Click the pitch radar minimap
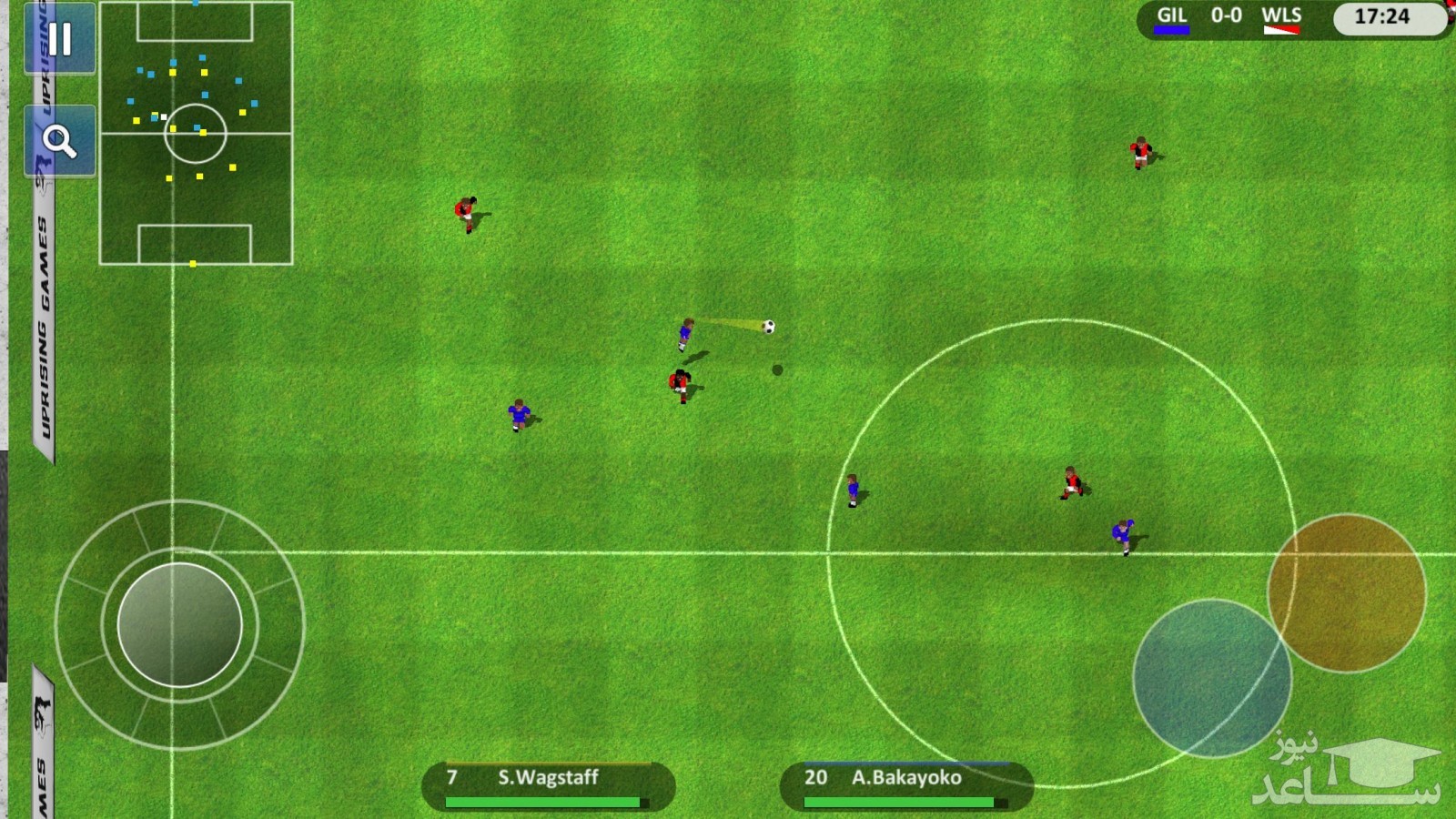This screenshot has width=1456, height=819. tap(196, 134)
